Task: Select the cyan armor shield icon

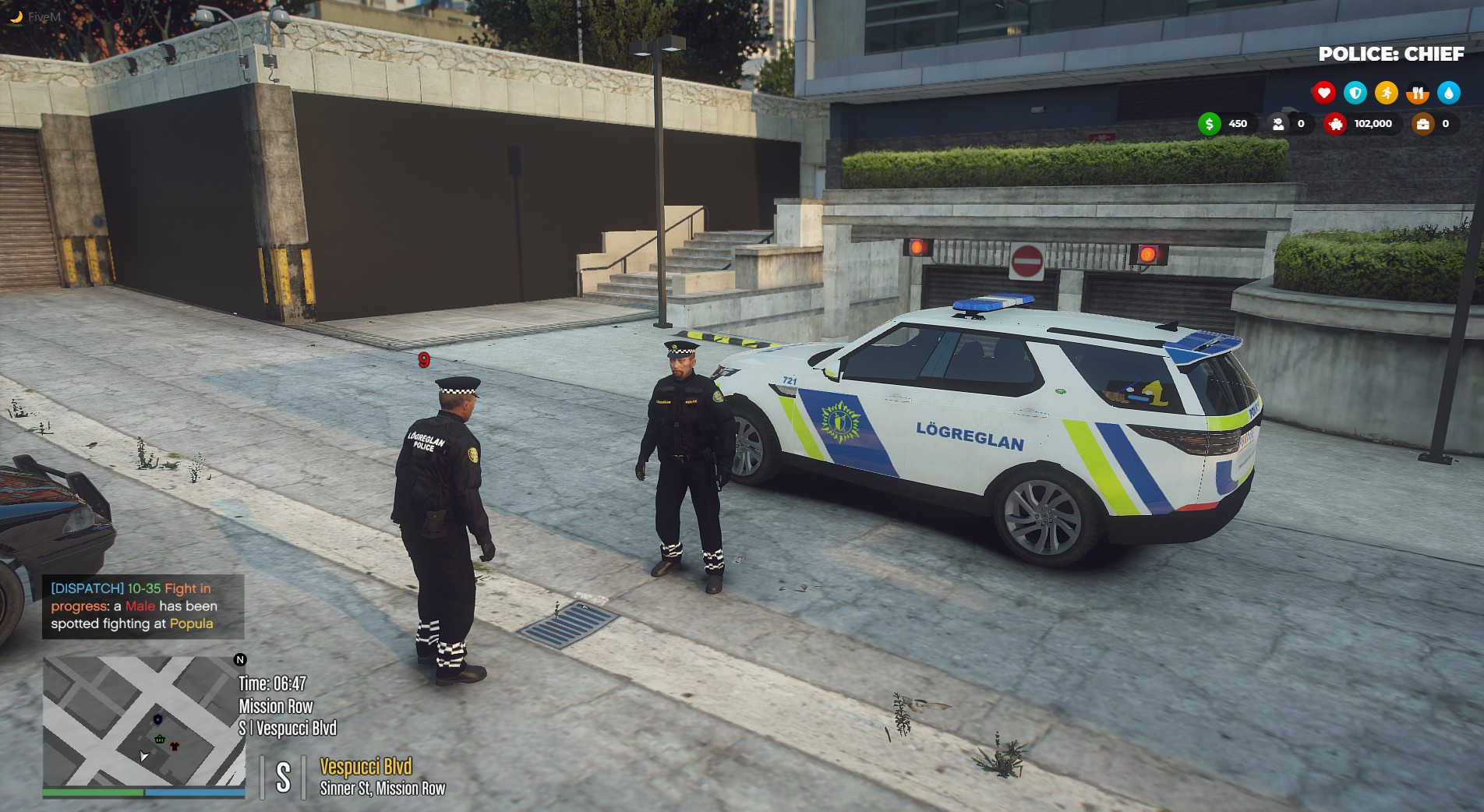Action: pyautogui.click(x=1355, y=93)
